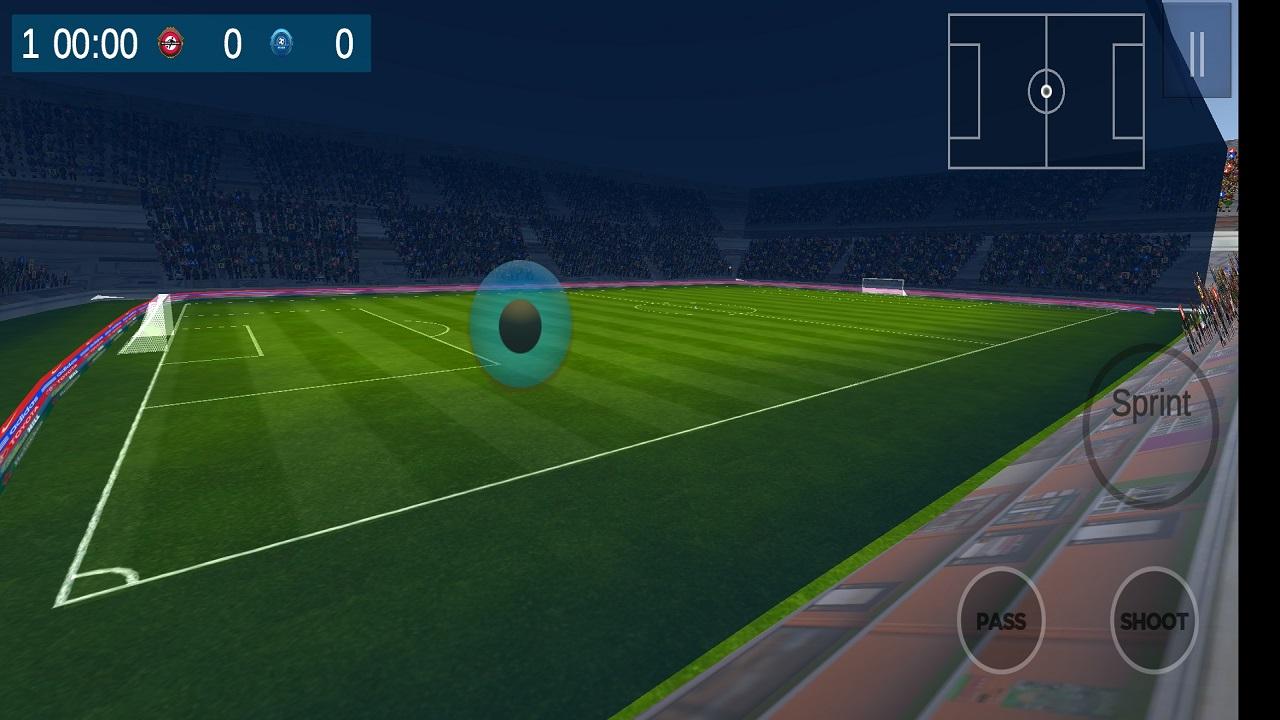Touch the teal virtual joystick

pyautogui.click(x=520, y=325)
